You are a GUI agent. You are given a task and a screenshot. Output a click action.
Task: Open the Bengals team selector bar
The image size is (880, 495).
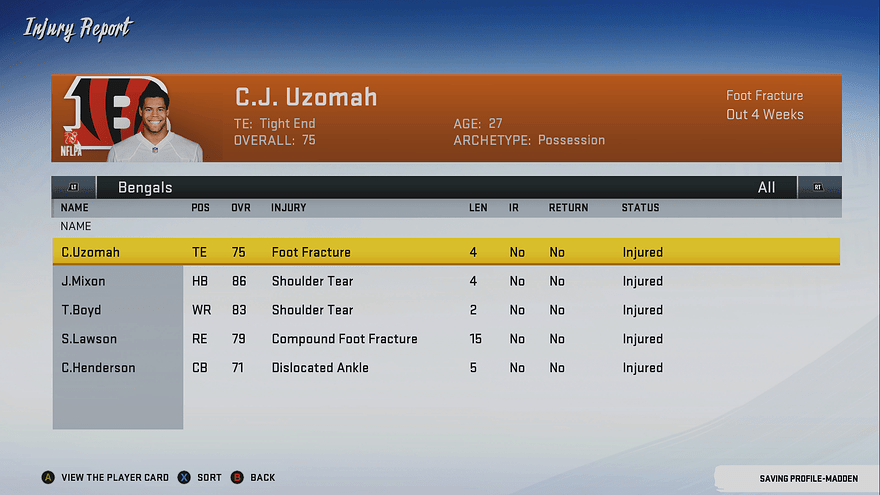coord(145,187)
